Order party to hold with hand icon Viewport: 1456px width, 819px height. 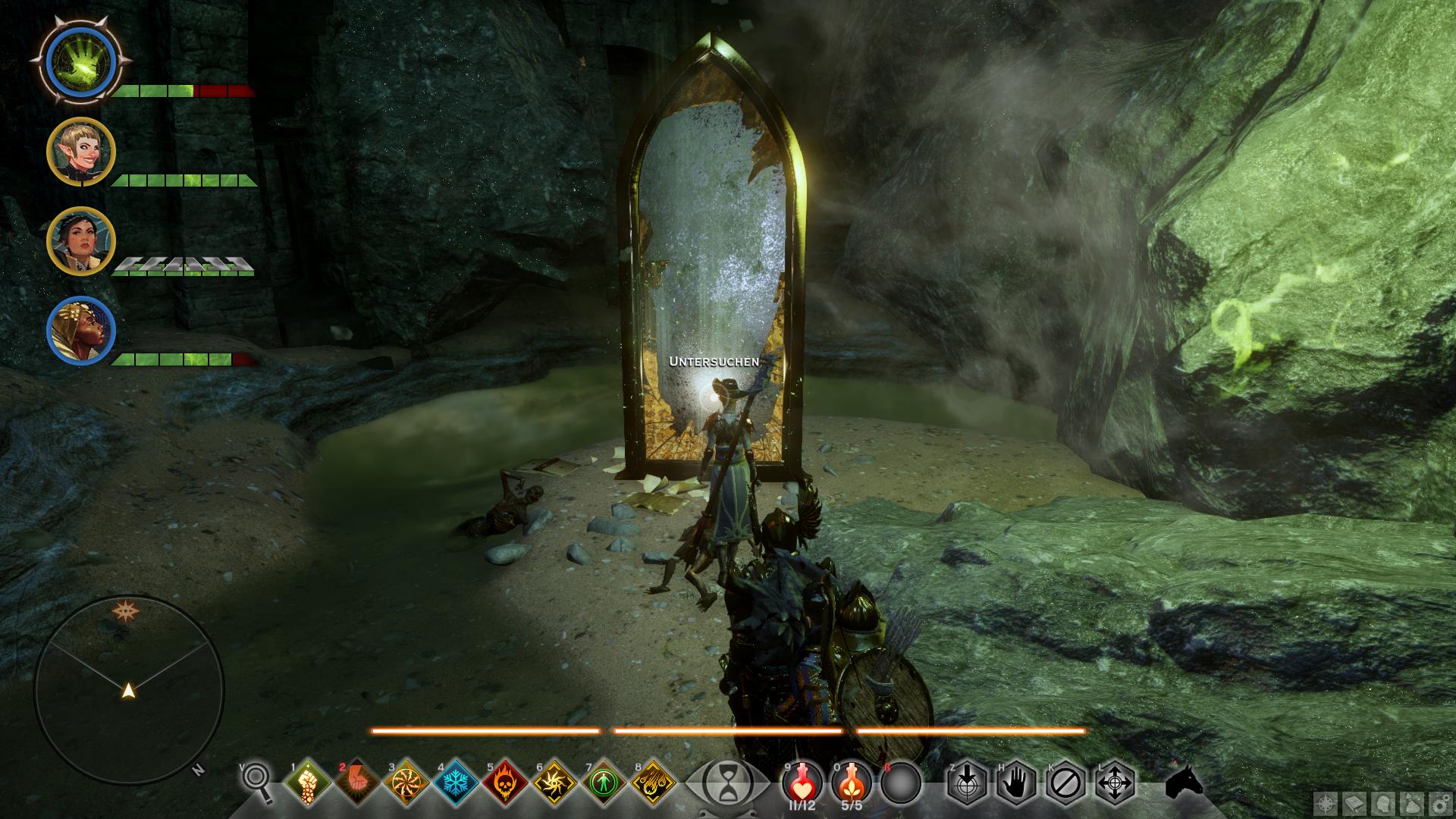click(1015, 783)
